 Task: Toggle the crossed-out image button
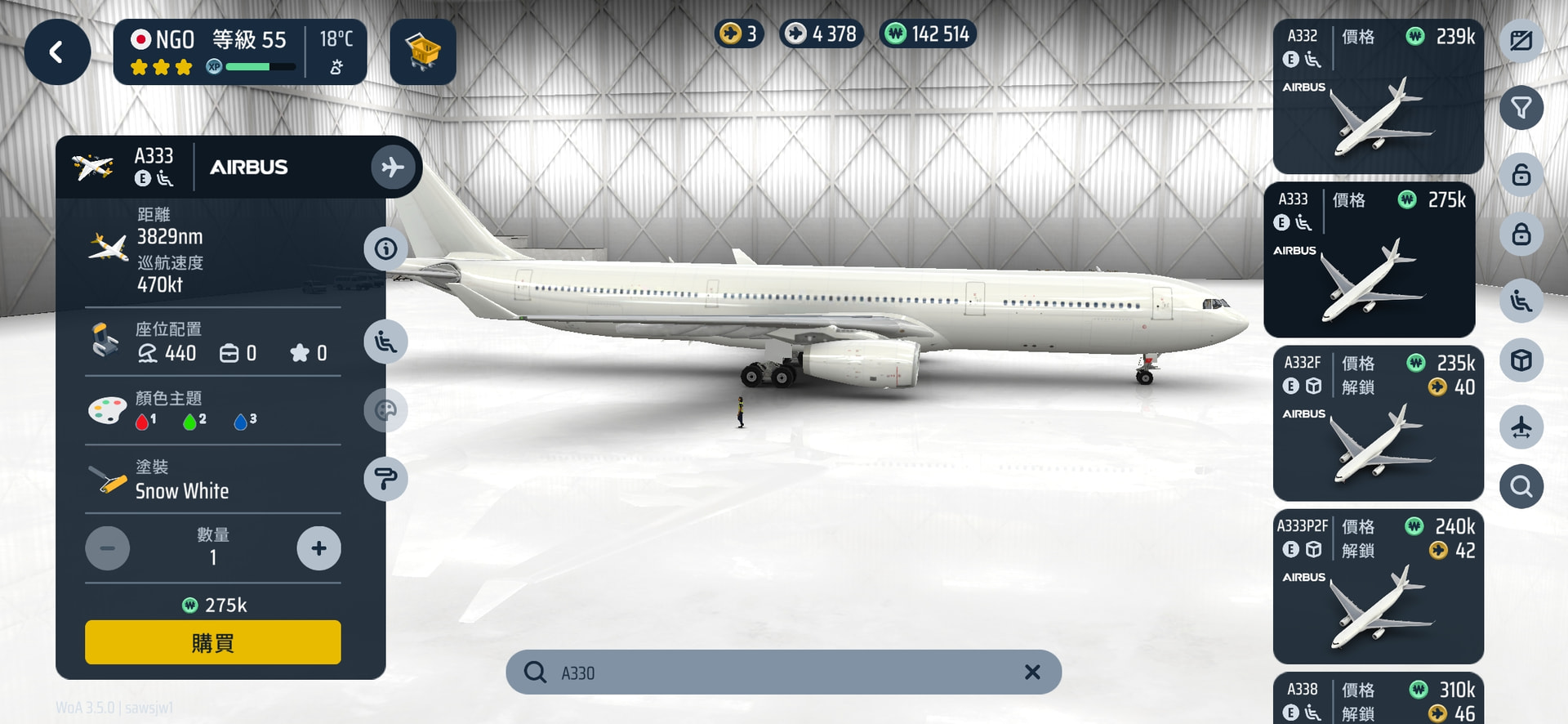click(1521, 41)
